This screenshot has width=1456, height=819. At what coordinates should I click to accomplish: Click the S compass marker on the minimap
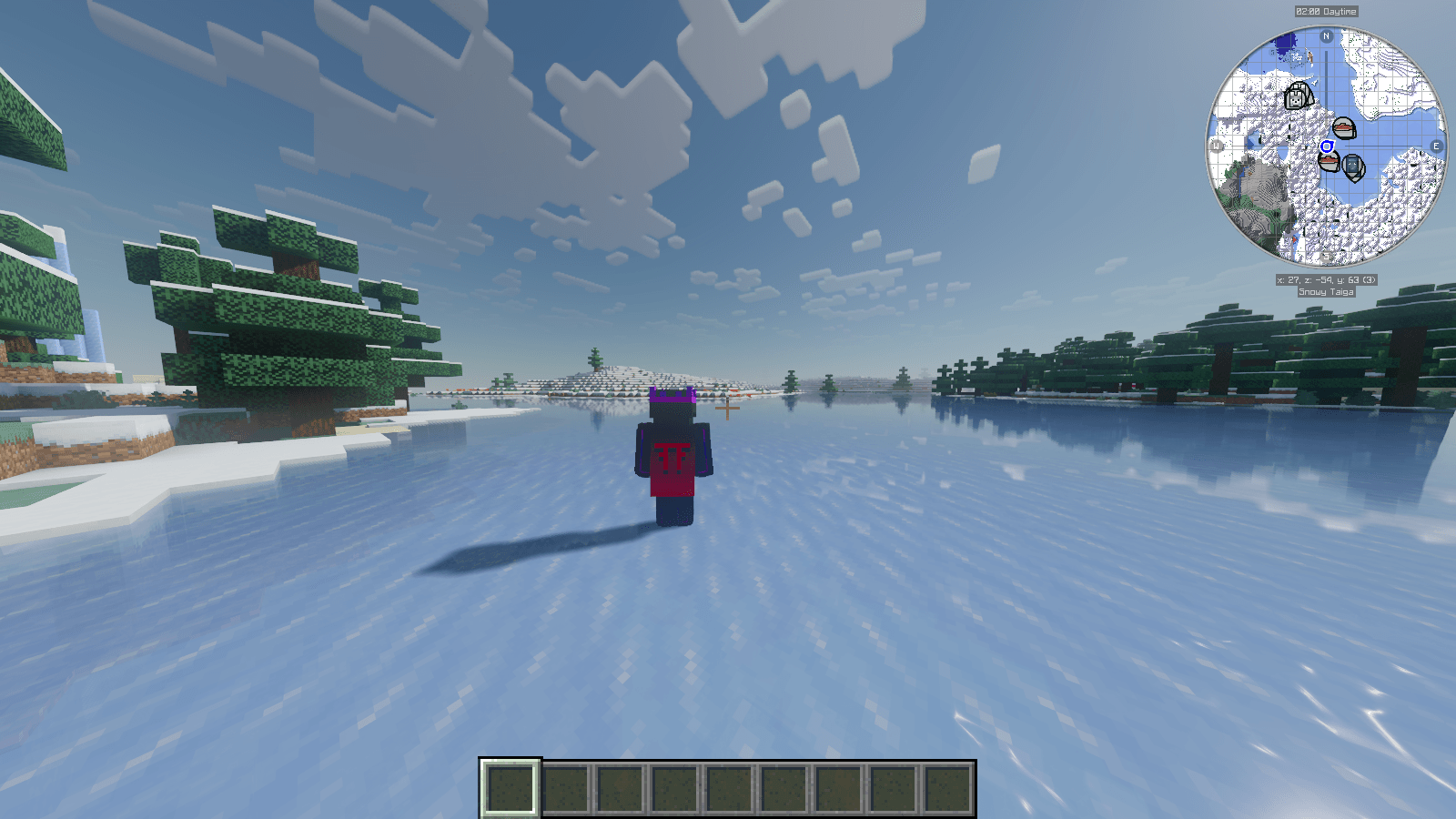pyautogui.click(x=1327, y=256)
